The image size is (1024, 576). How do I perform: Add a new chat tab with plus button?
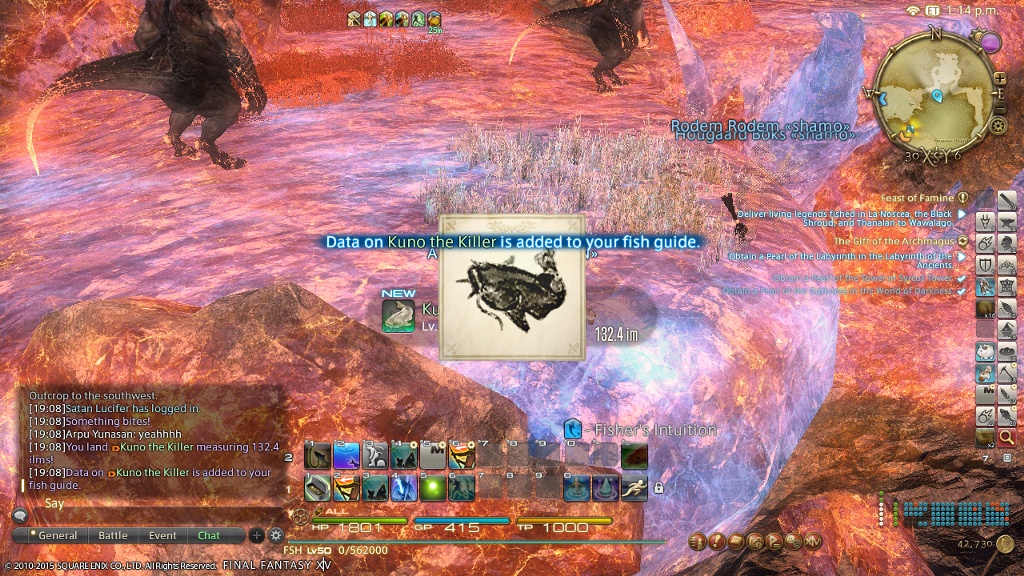(257, 535)
